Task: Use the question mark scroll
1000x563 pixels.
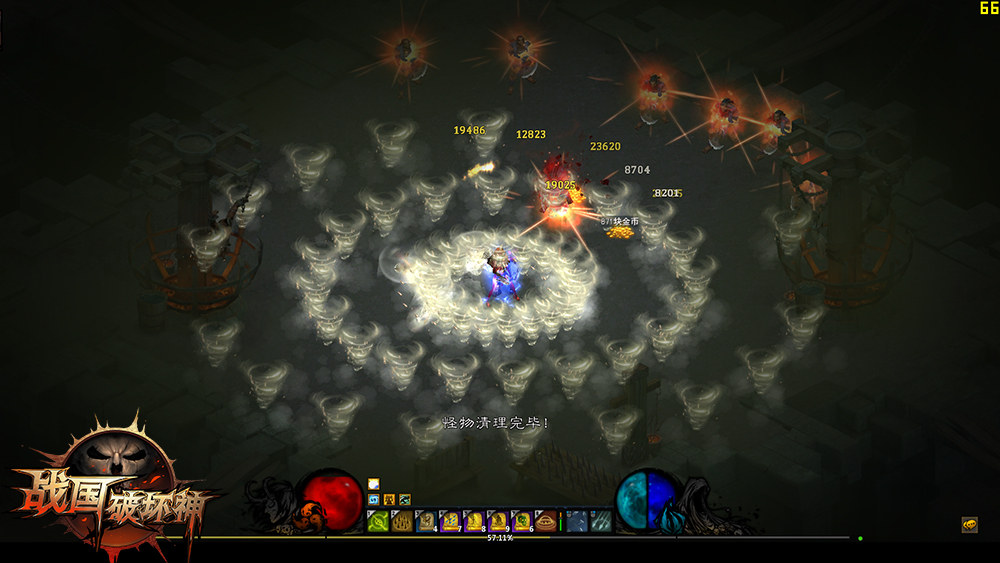Action: tap(426, 521)
